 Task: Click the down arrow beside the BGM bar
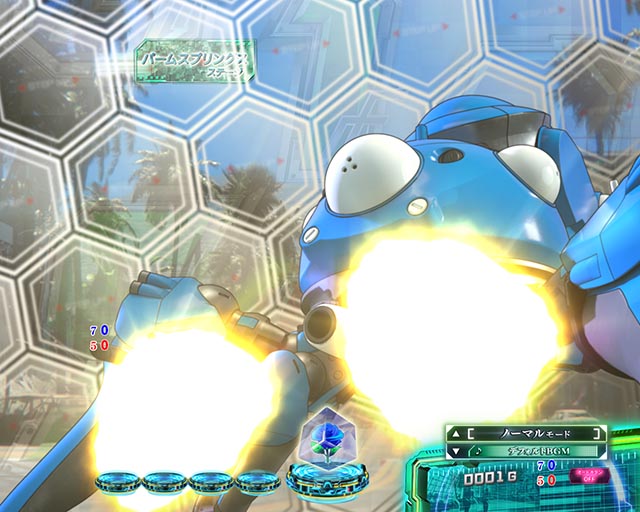pos(455,451)
